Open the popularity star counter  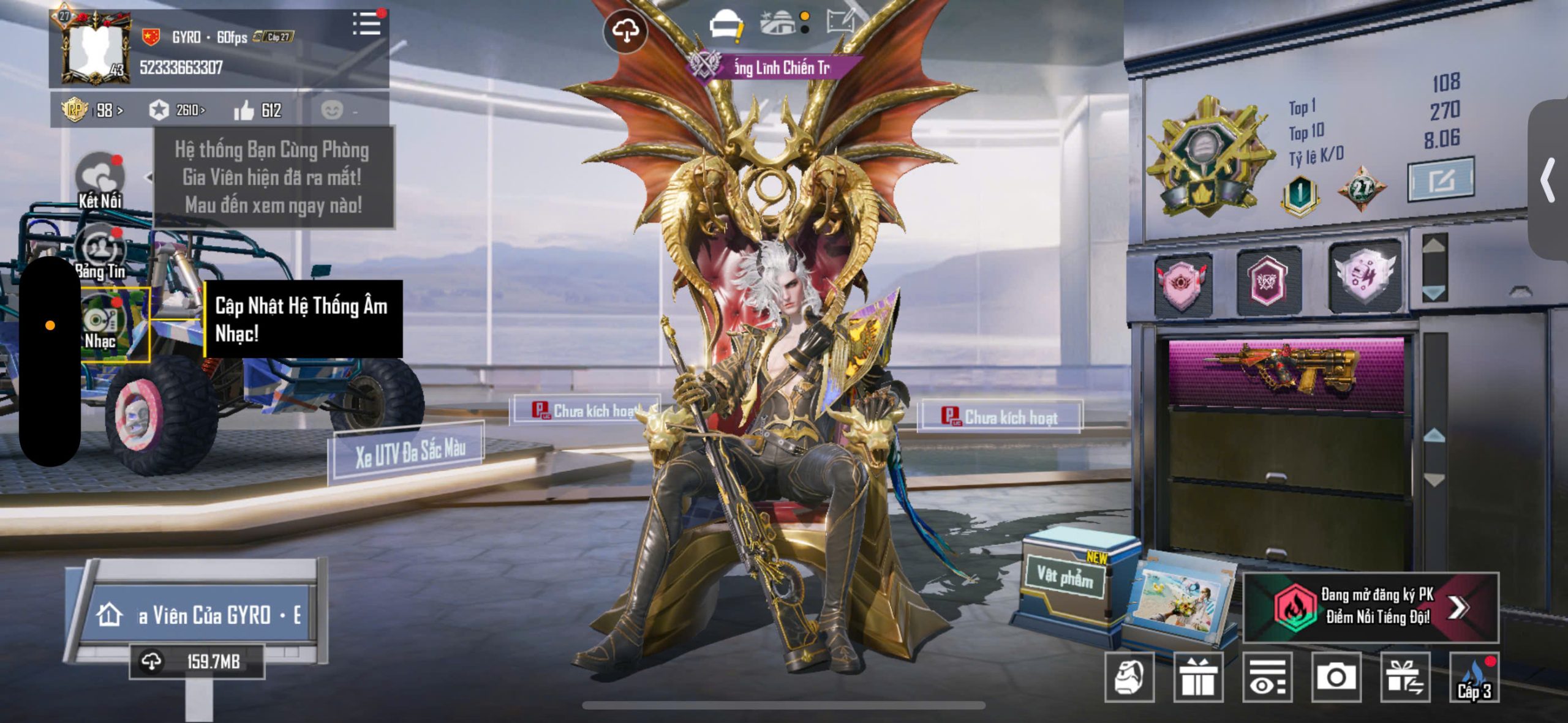176,111
